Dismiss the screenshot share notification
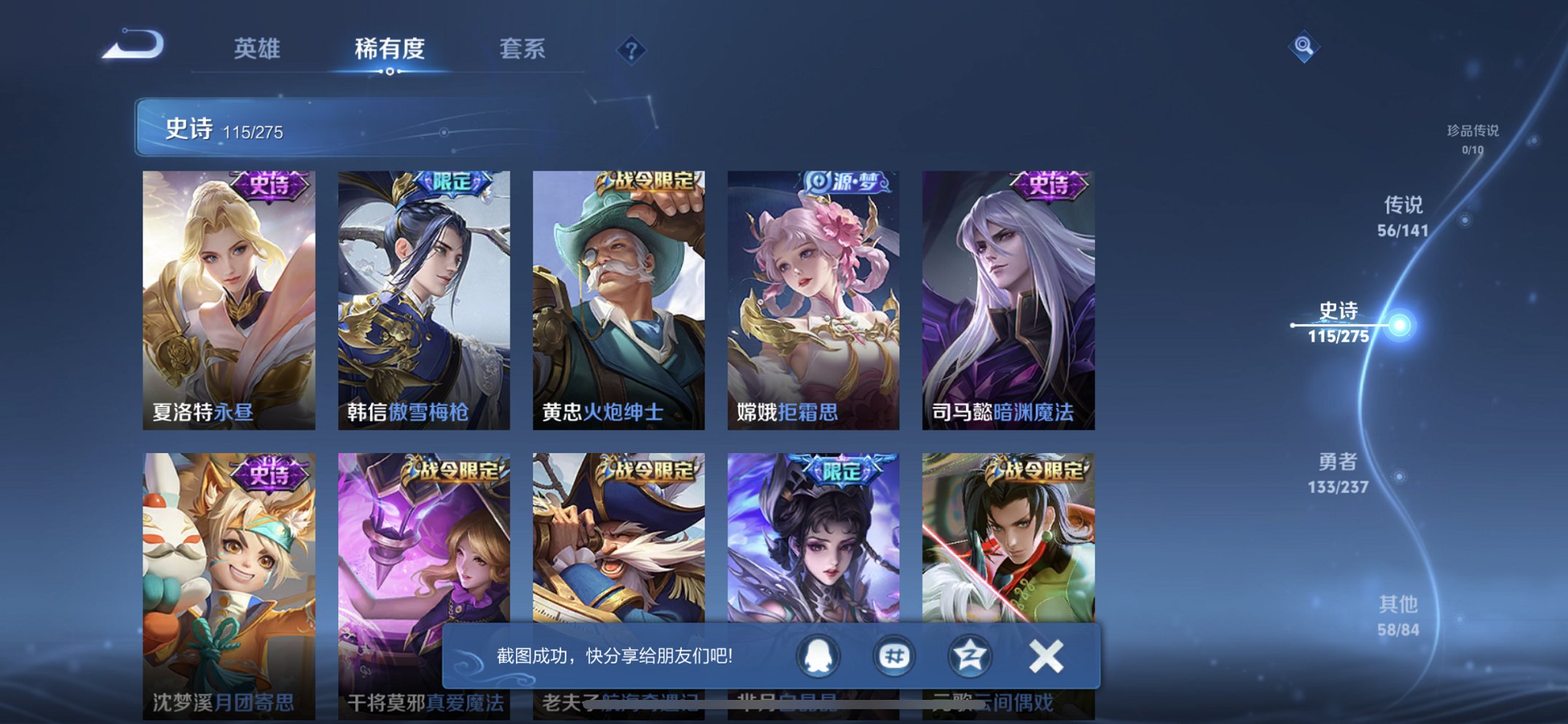The height and width of the screenshot is (724, 1568). 1045,655
